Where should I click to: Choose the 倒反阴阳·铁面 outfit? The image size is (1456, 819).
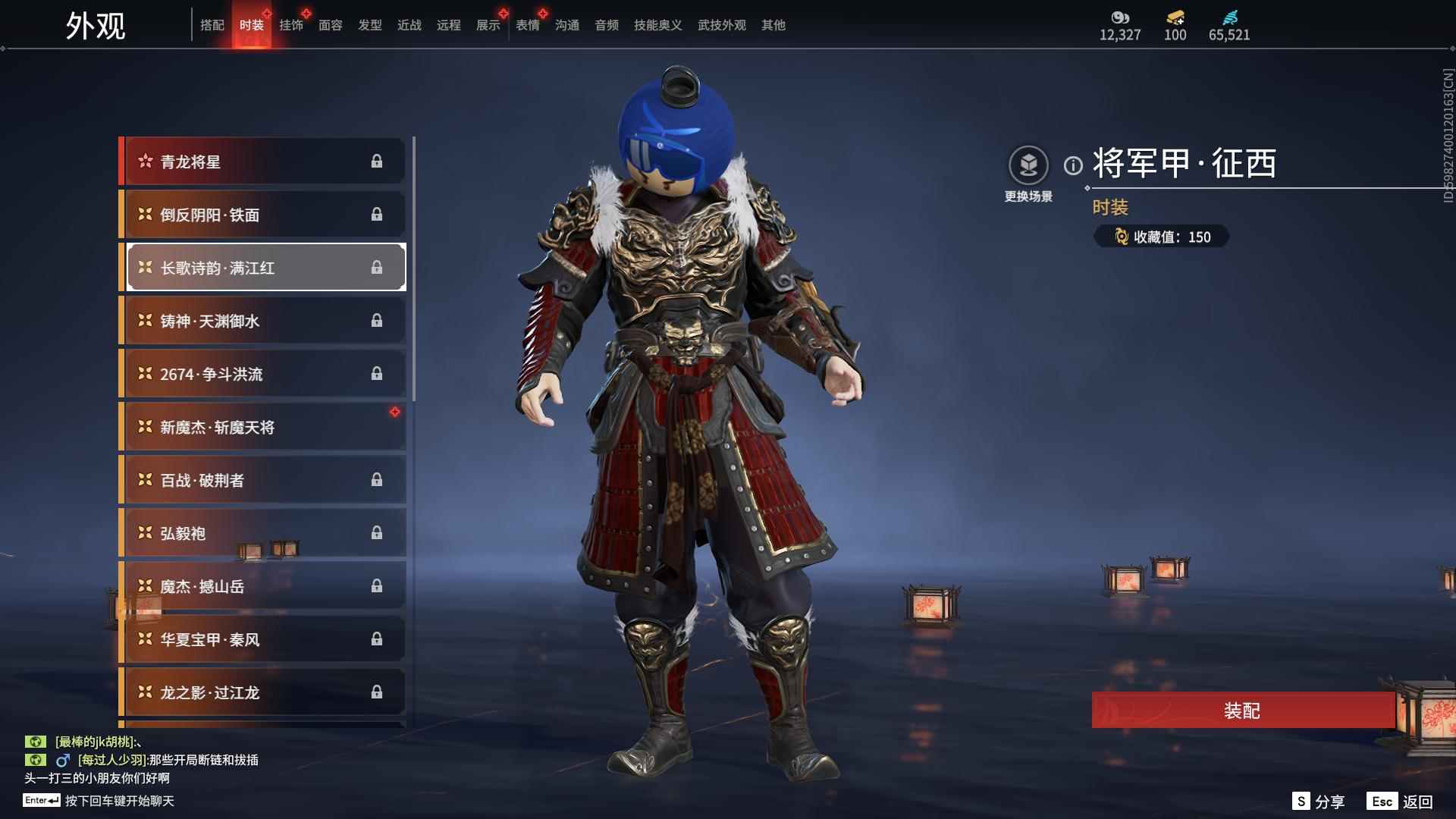[263, 215]
